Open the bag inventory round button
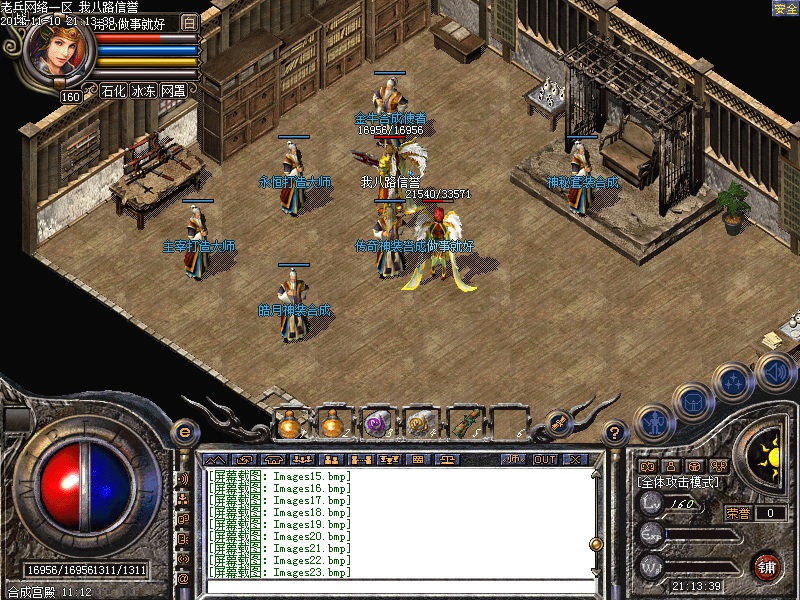 (692, 401)
